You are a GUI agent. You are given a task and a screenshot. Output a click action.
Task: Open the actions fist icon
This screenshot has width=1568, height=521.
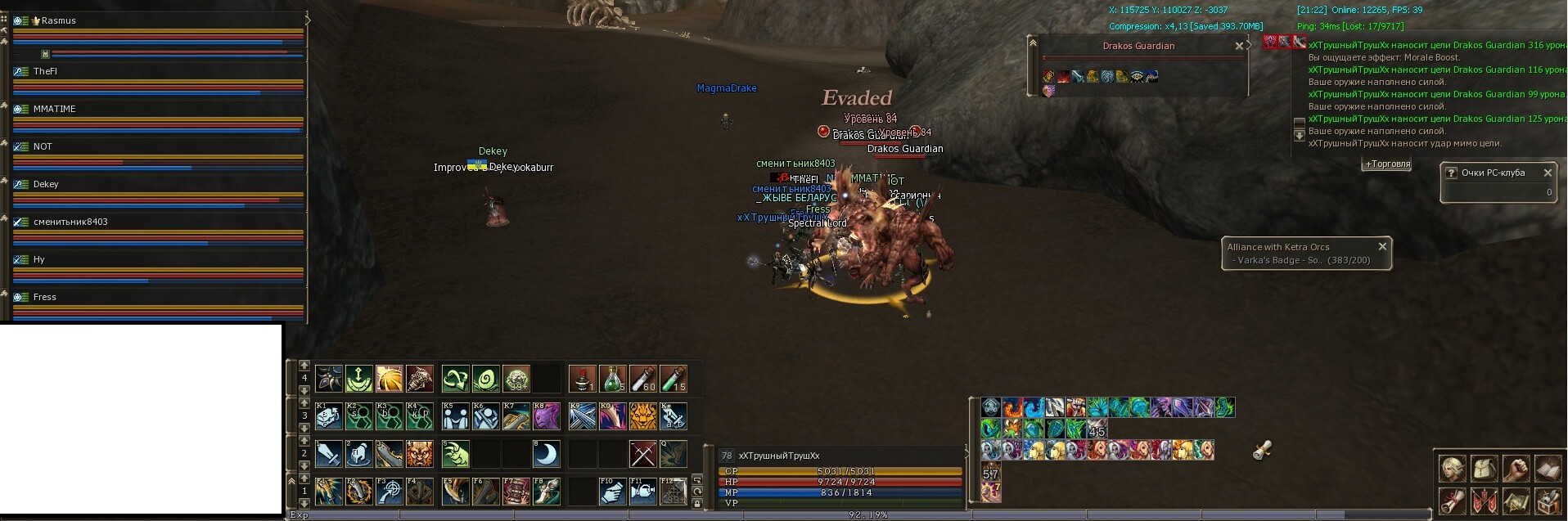(x=1516, y=469)
